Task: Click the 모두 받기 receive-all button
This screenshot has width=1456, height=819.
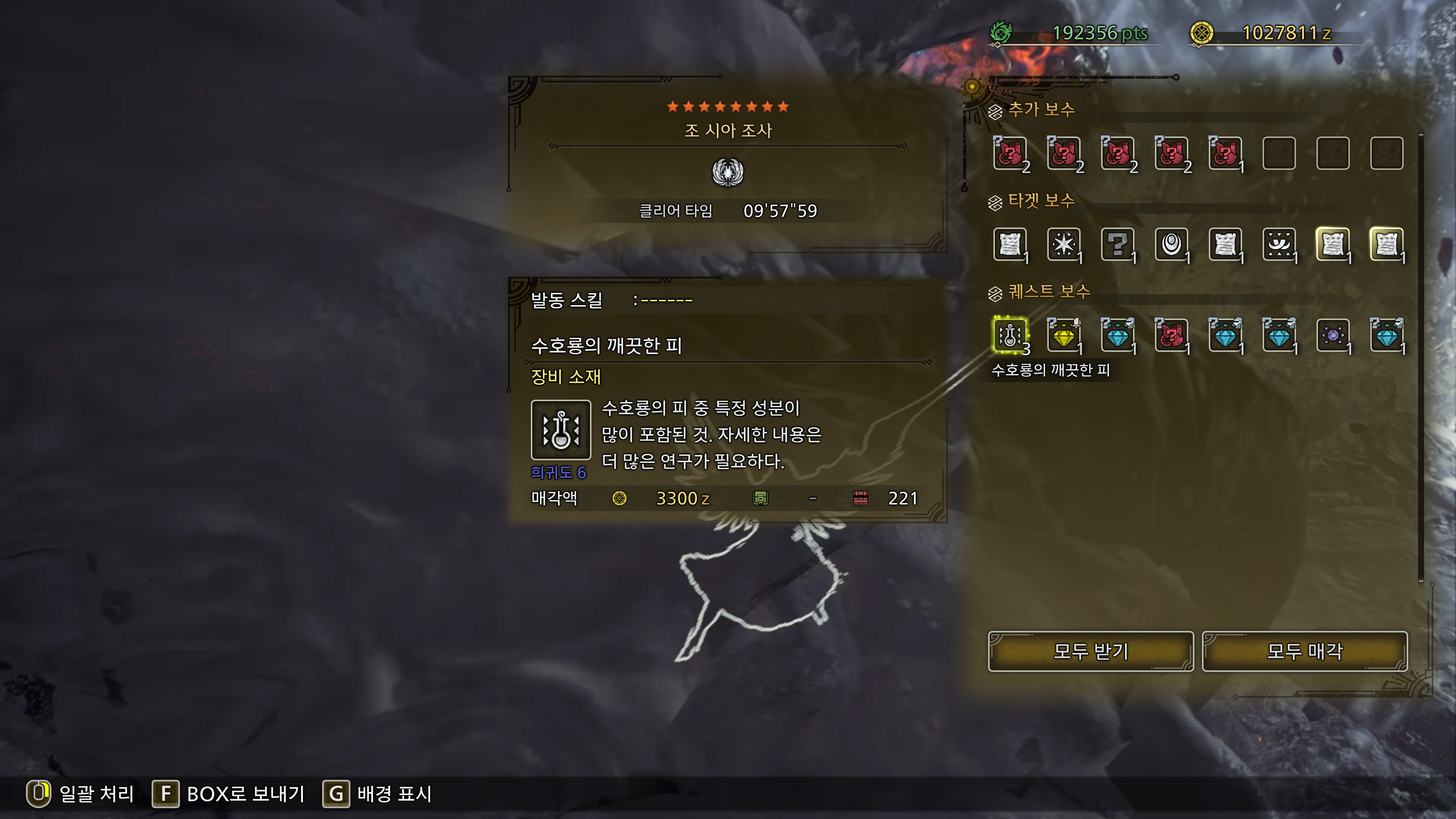Action: (x=1090, y=651)
